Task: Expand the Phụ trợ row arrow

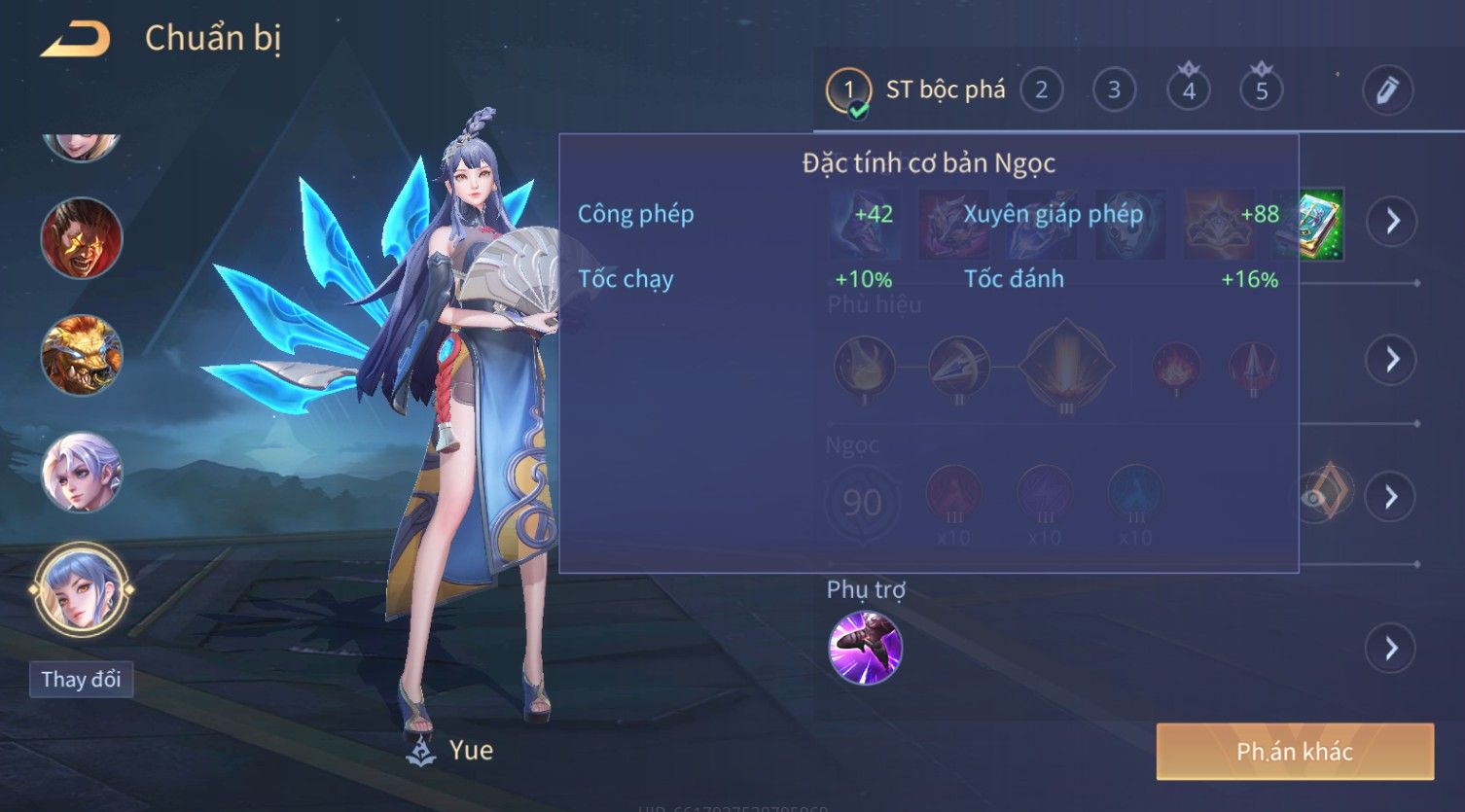Action: coord(1392,649)
